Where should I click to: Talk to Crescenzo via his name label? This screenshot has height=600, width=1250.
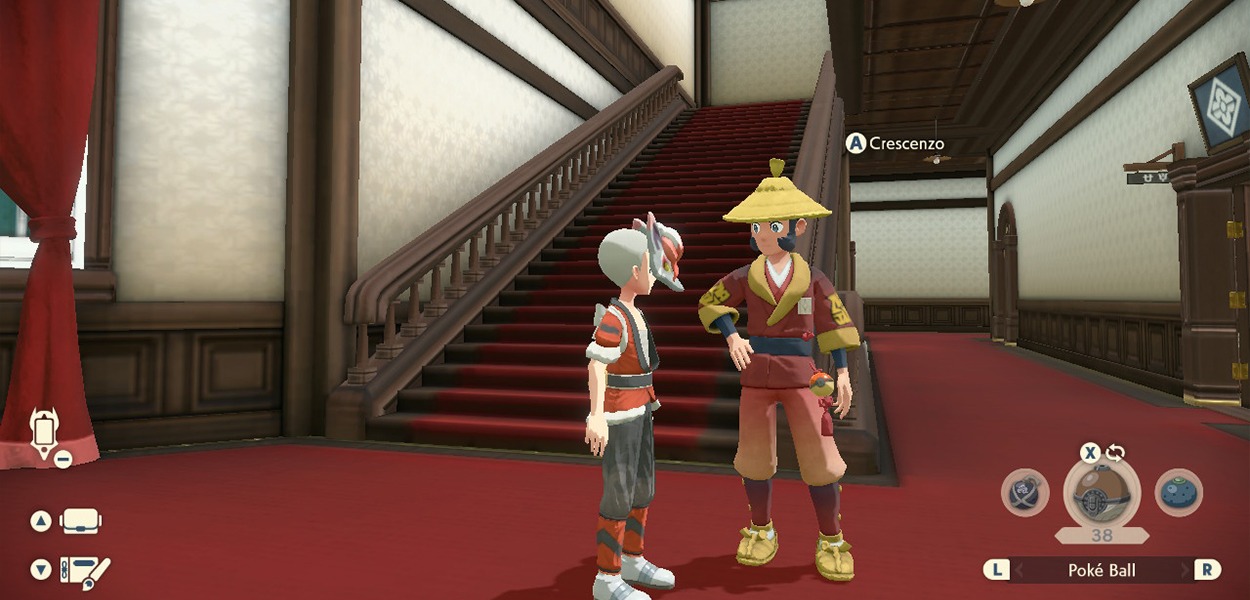click(x=906, y=144)
